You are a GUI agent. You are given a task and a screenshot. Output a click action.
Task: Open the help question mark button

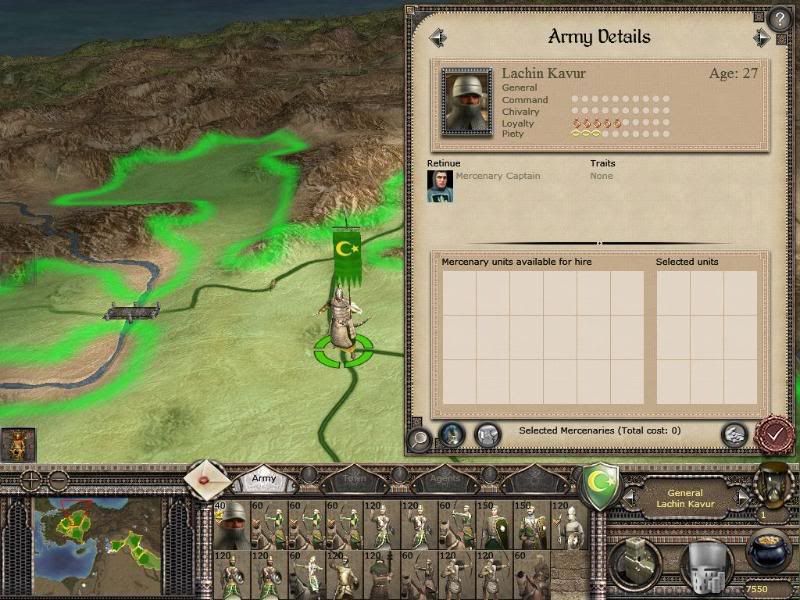coord(780,19)
